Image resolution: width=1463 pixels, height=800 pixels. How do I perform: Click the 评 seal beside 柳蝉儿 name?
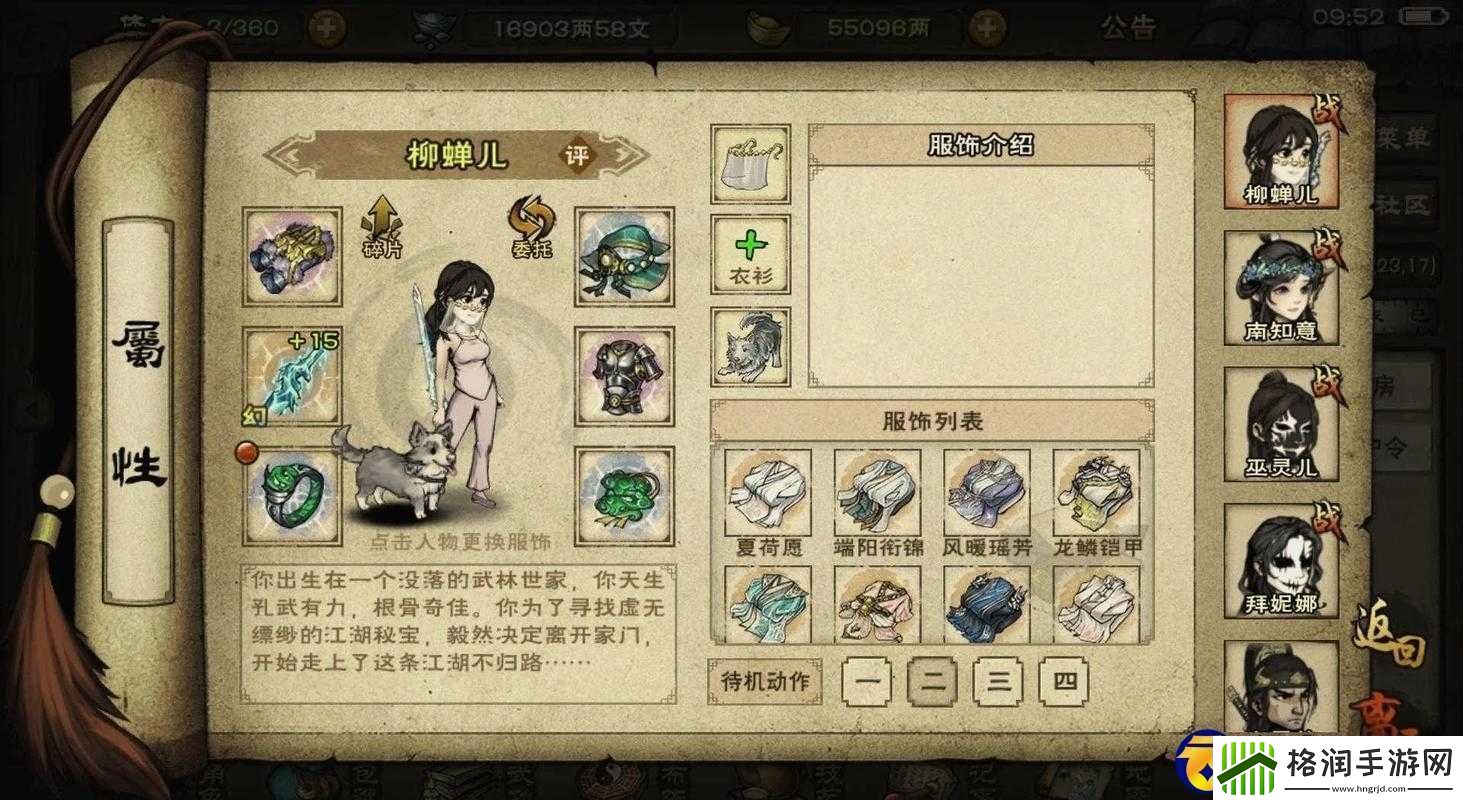tap(577, 156)
